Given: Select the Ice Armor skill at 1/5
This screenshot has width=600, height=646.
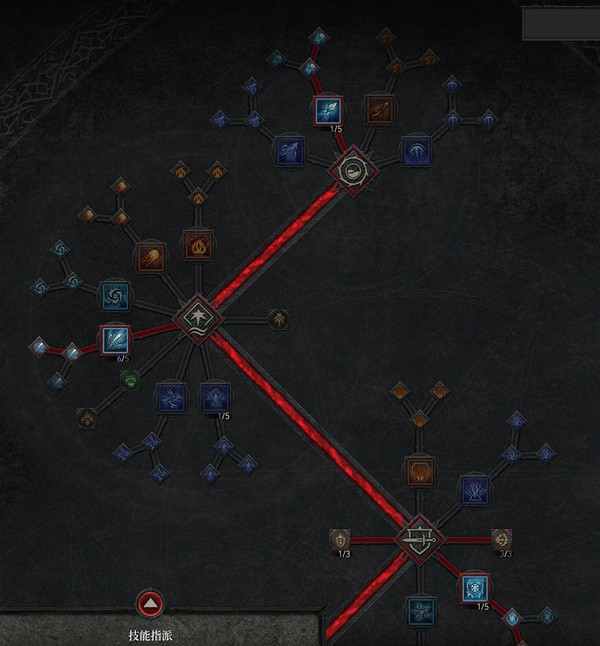Looking at the screenshot, I should point(475,588).
